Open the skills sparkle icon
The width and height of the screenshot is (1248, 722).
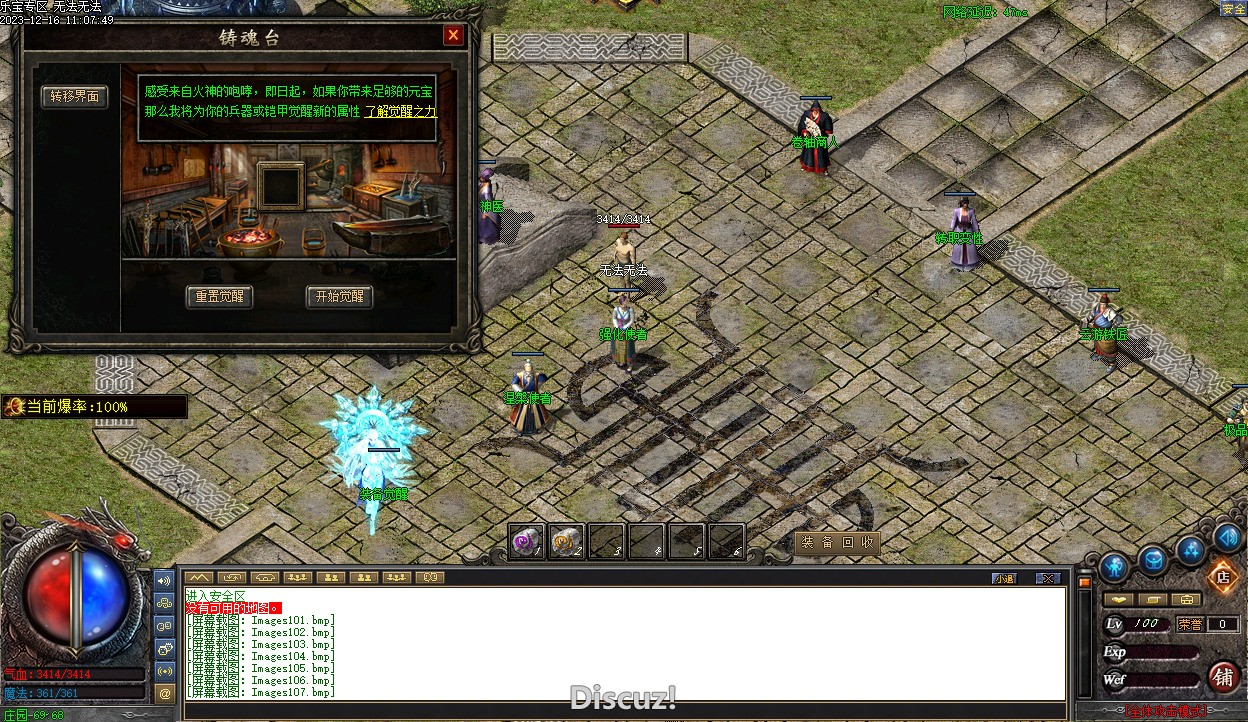point(1190,549)
